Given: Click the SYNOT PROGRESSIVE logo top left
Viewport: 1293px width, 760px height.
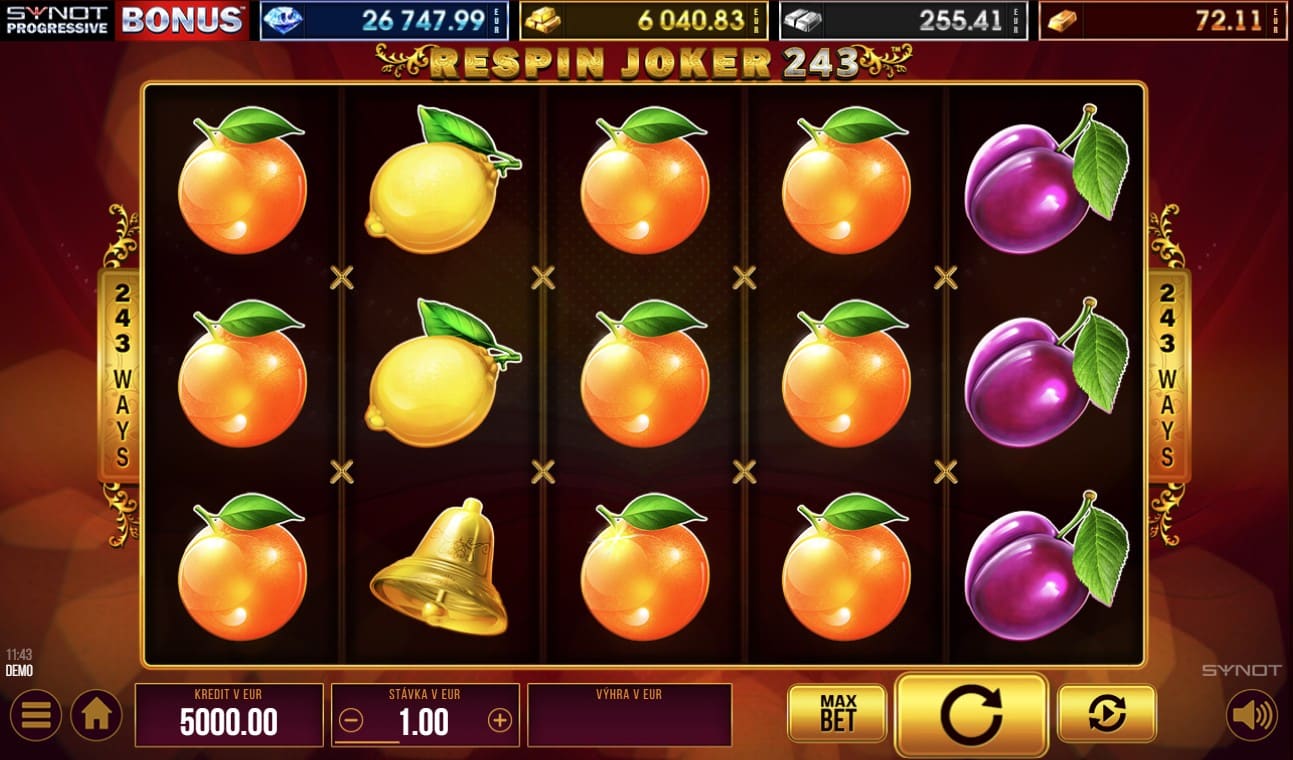Looking at the screenshot, I should point(53,18).
